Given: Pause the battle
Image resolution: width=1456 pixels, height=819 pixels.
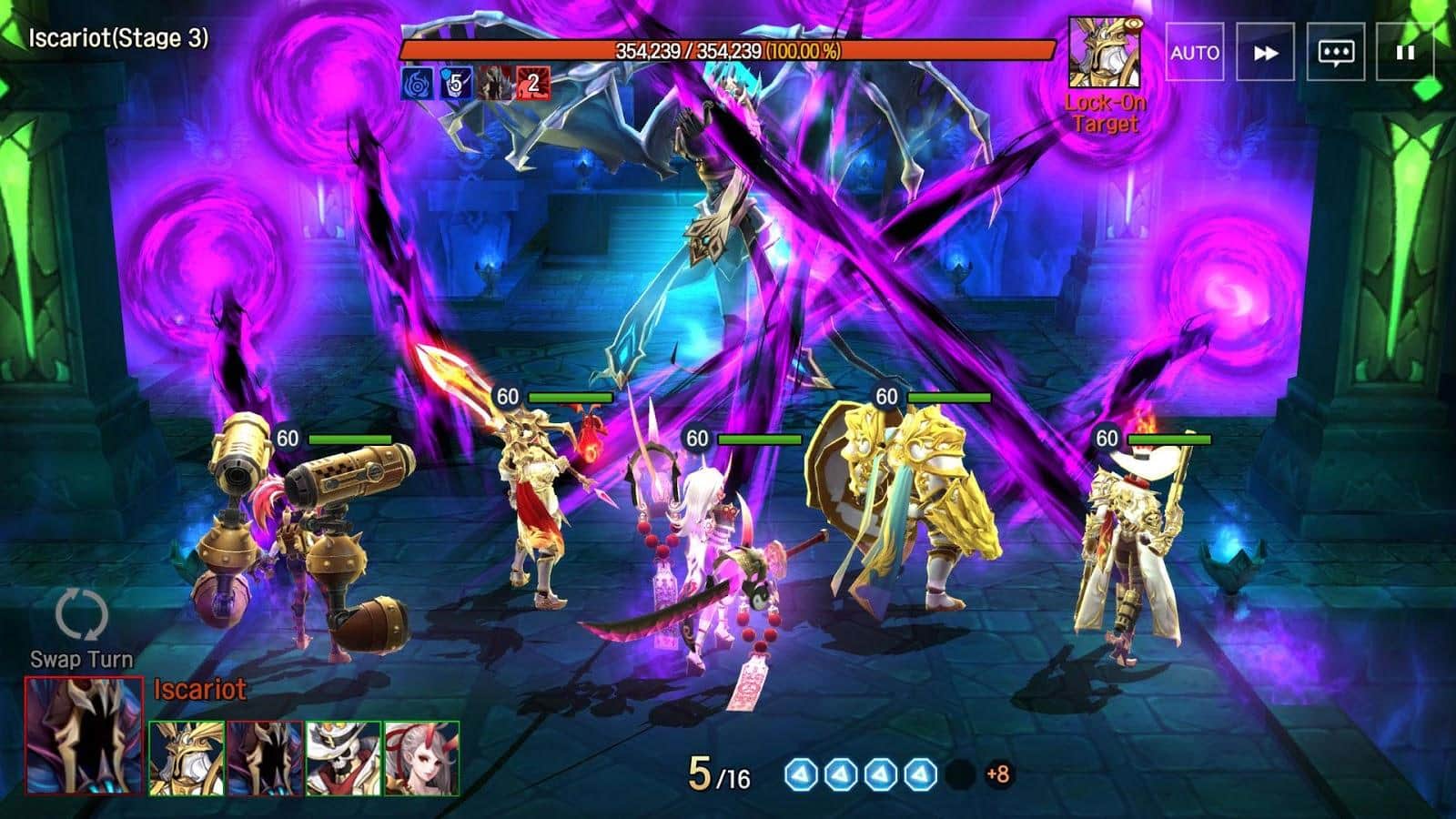Looking at the screenshot, I should (x=1405, y=53).
